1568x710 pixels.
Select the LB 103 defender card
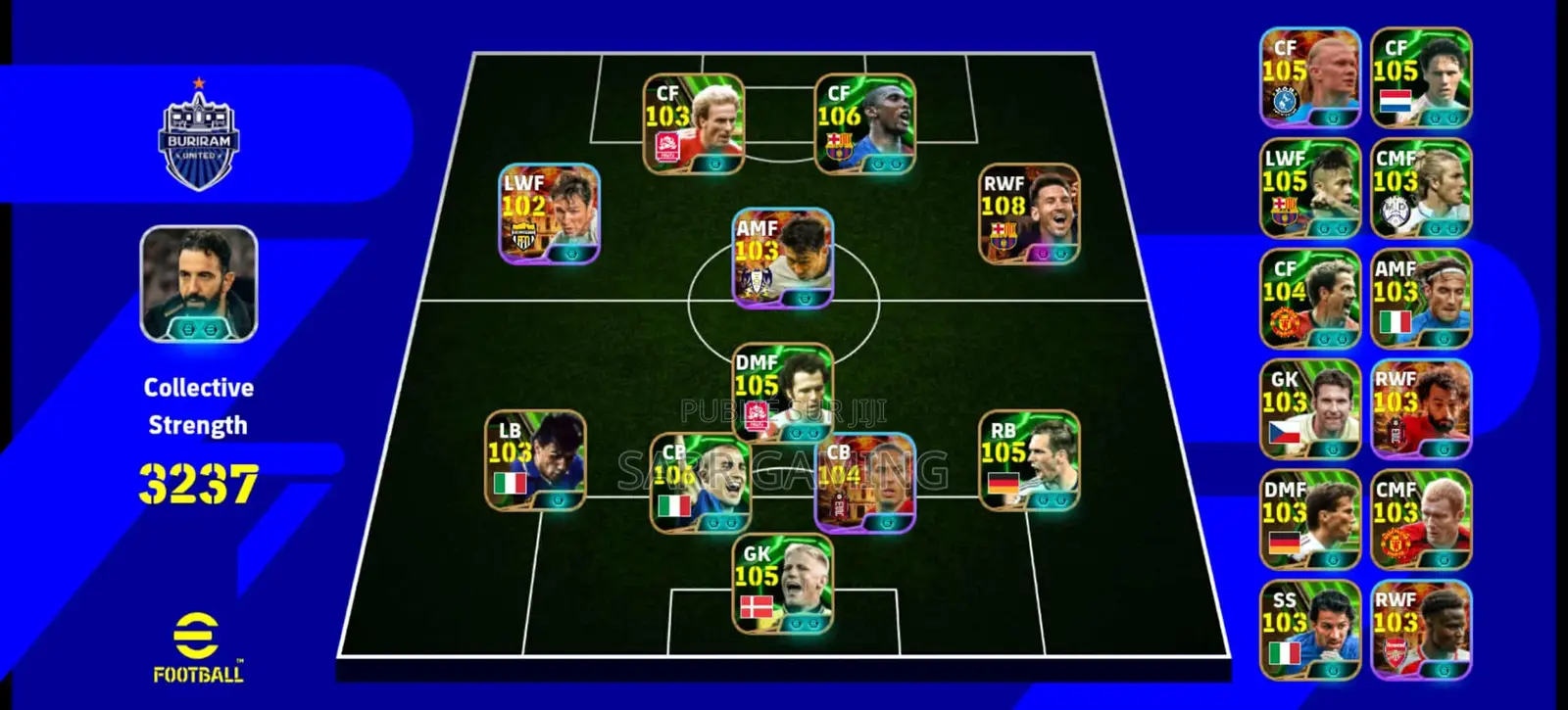click(535, 460)
